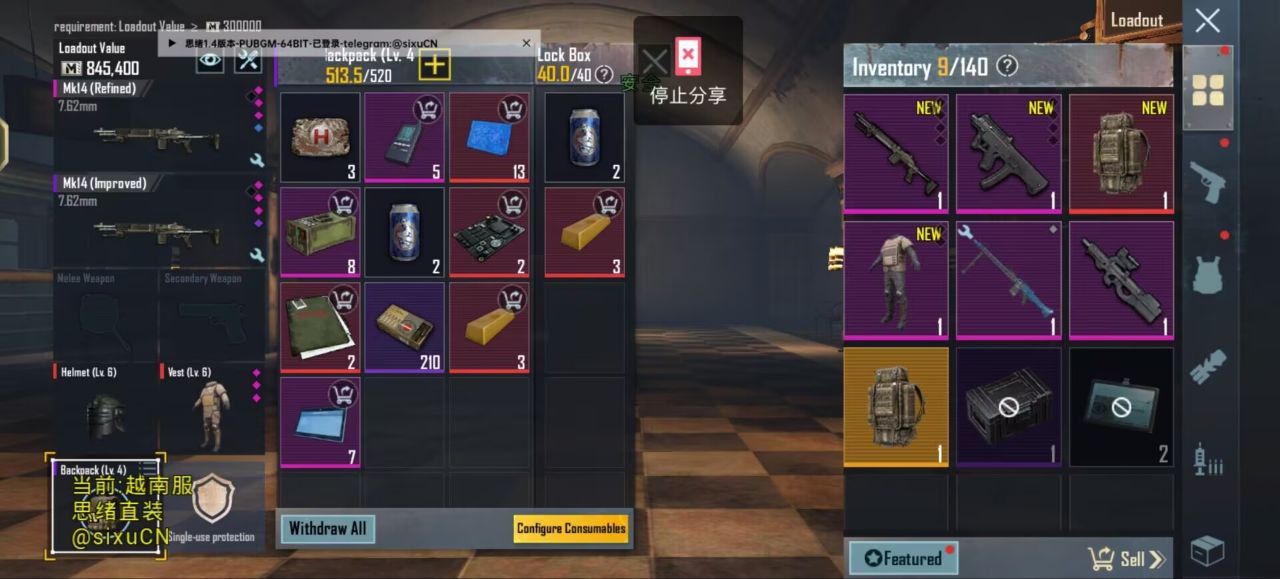Click the yellow plus backpack expand button
The width and height of the screenshot is (1280, 579).
435,66
